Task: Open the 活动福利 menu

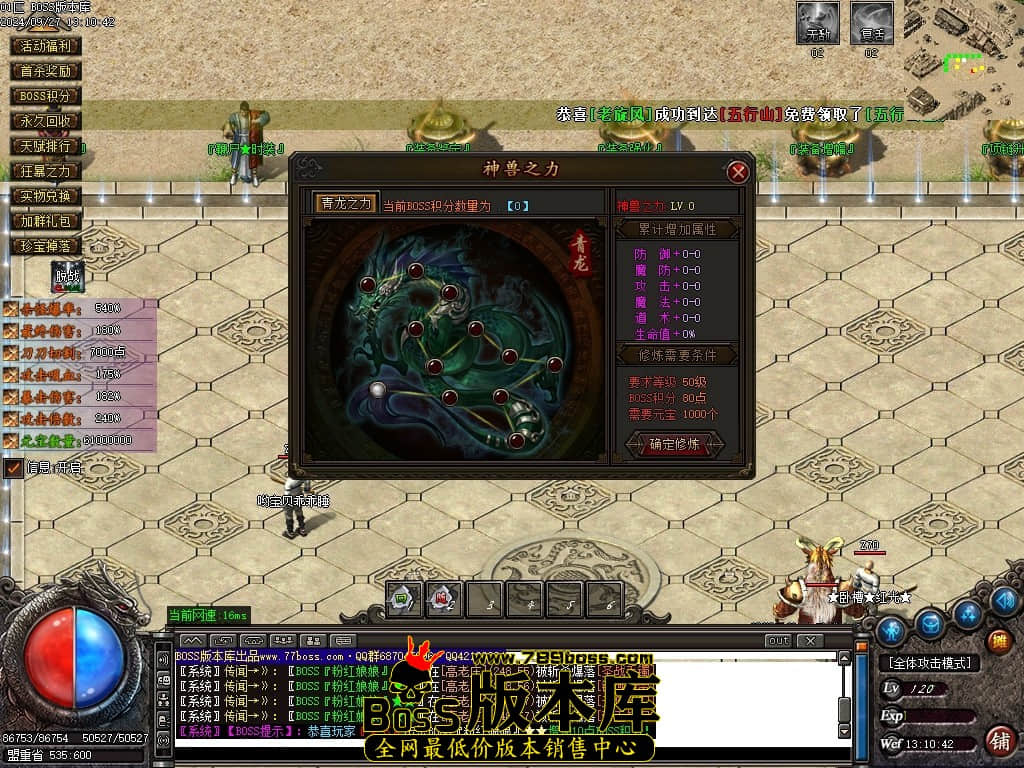Action: (x=46, y=46)
